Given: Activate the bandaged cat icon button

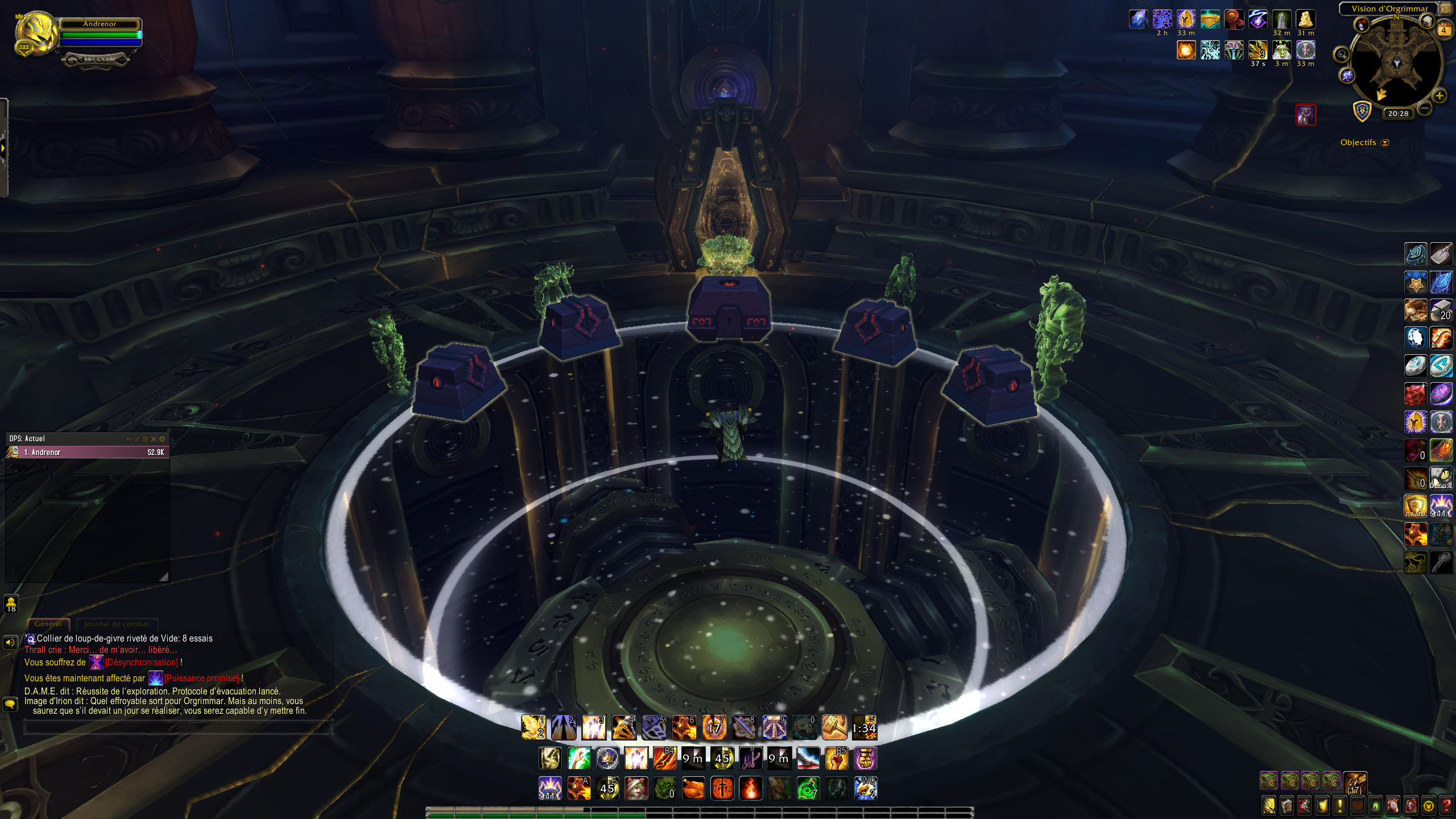Looking at the screenshot, I should tap(636, 789).
